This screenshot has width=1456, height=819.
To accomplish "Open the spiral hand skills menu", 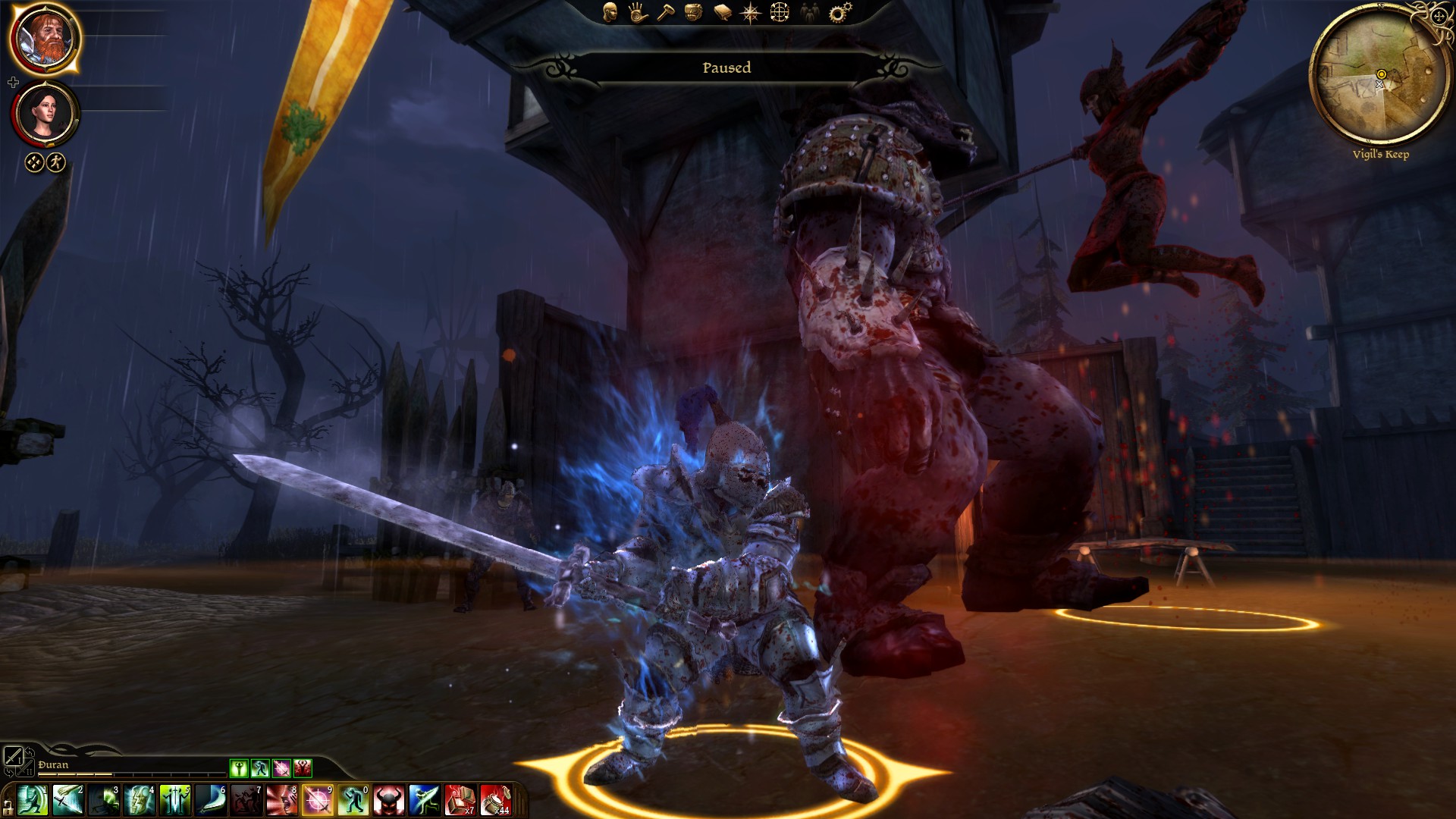I will pyautogui.click(x=638, y=12).
